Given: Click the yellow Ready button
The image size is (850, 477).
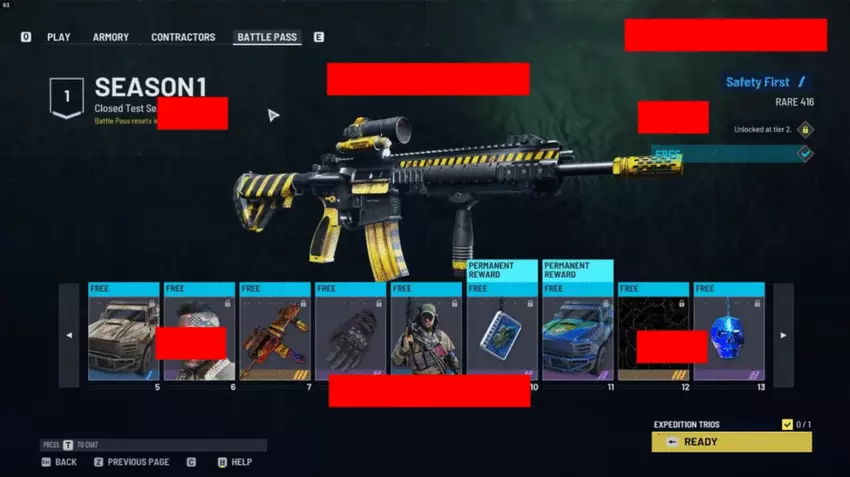Looking at the screenshot, I should point(731,442).
